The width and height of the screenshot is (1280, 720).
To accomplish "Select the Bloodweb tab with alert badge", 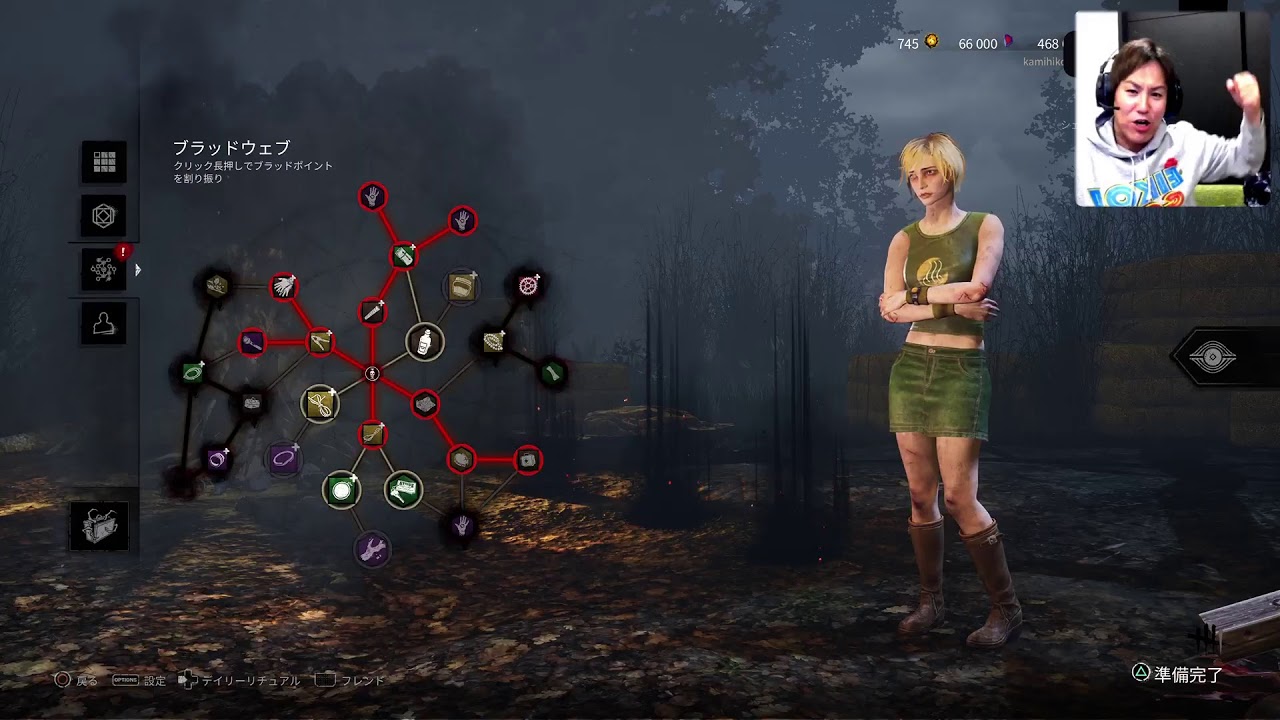I will click(x=104, y=269).
